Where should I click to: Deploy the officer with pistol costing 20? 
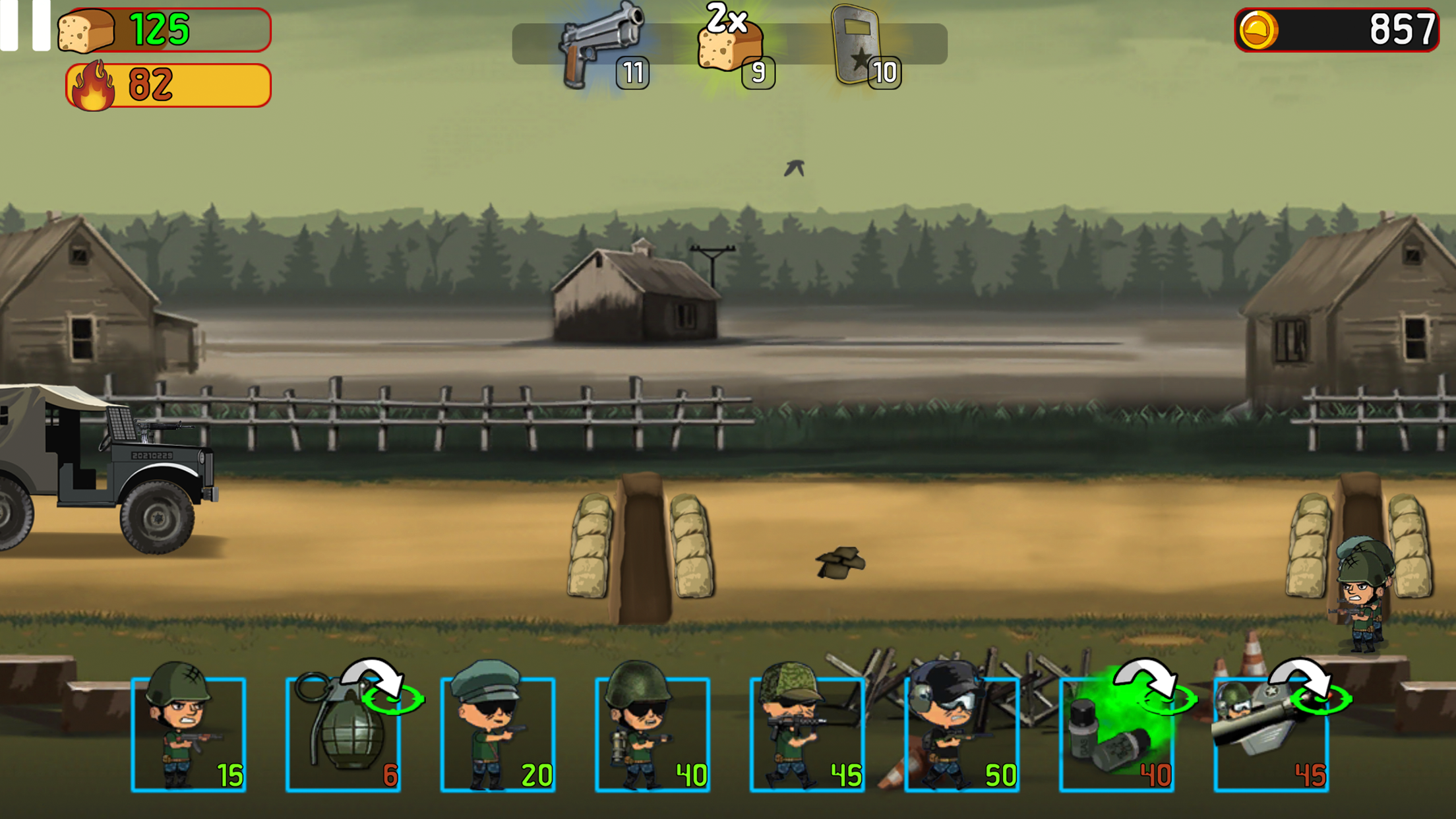pyautogui.click(x=498, y=733)
